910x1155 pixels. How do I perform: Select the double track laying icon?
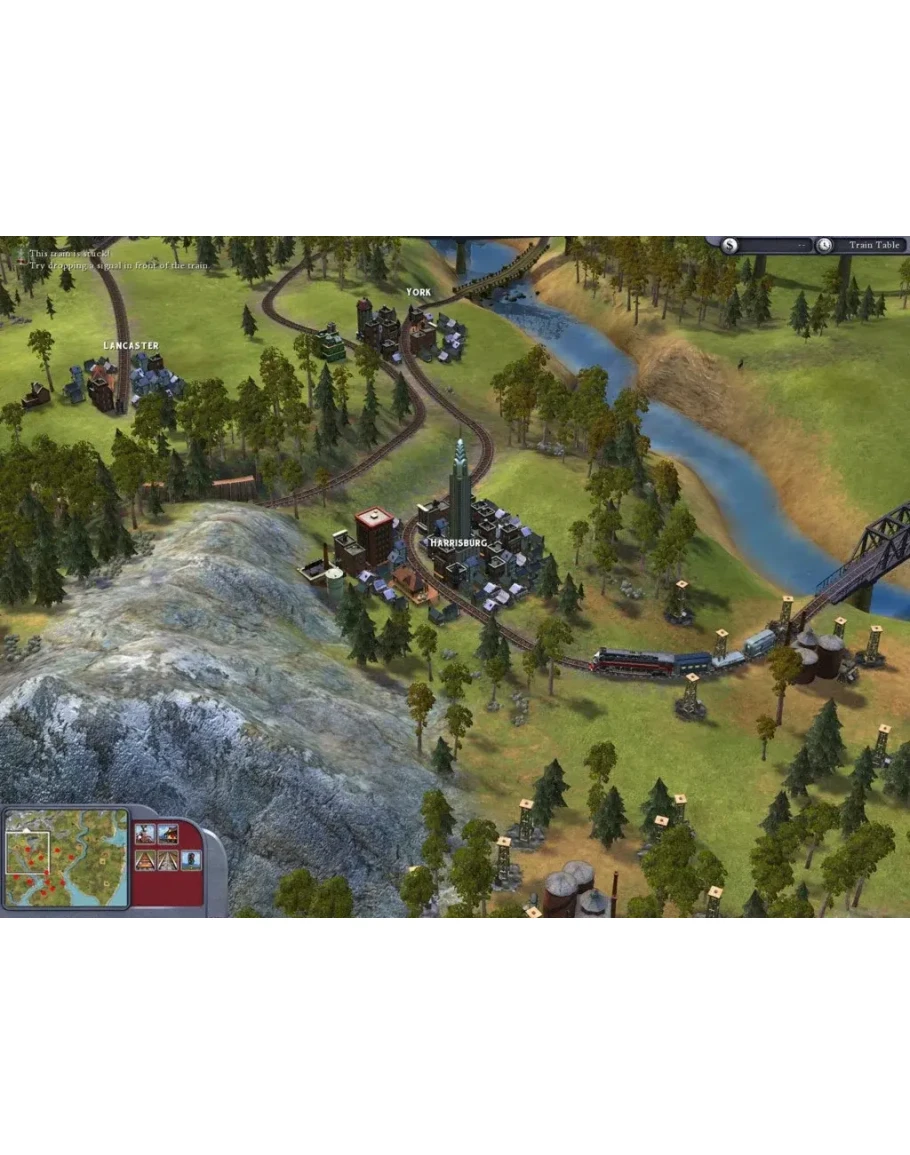[167, 859]
